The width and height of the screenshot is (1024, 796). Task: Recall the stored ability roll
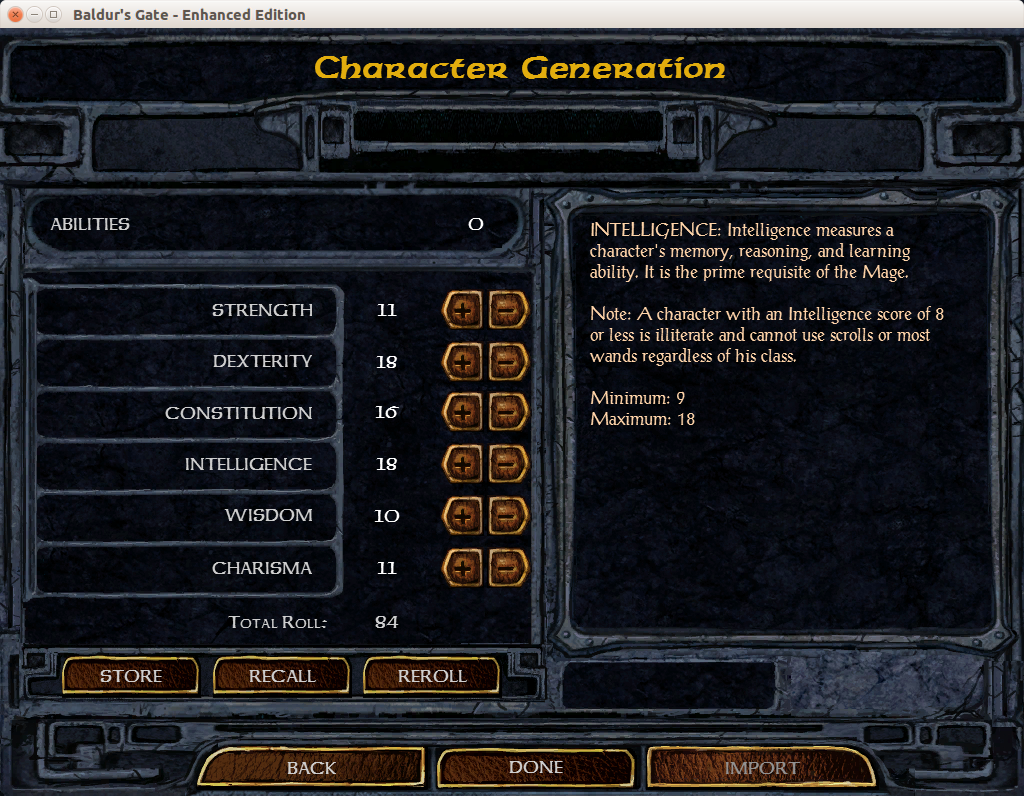[x=282, y=676]
